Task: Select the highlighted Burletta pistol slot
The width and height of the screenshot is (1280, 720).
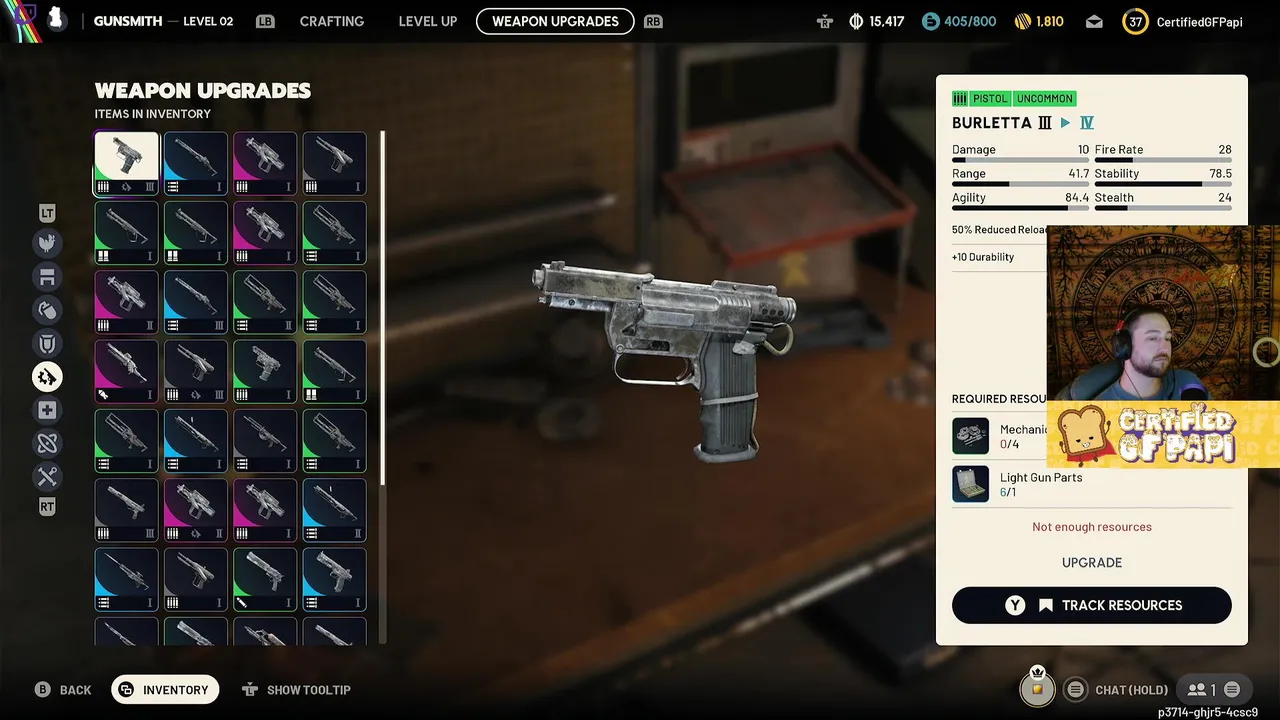Action: [127, 163]
